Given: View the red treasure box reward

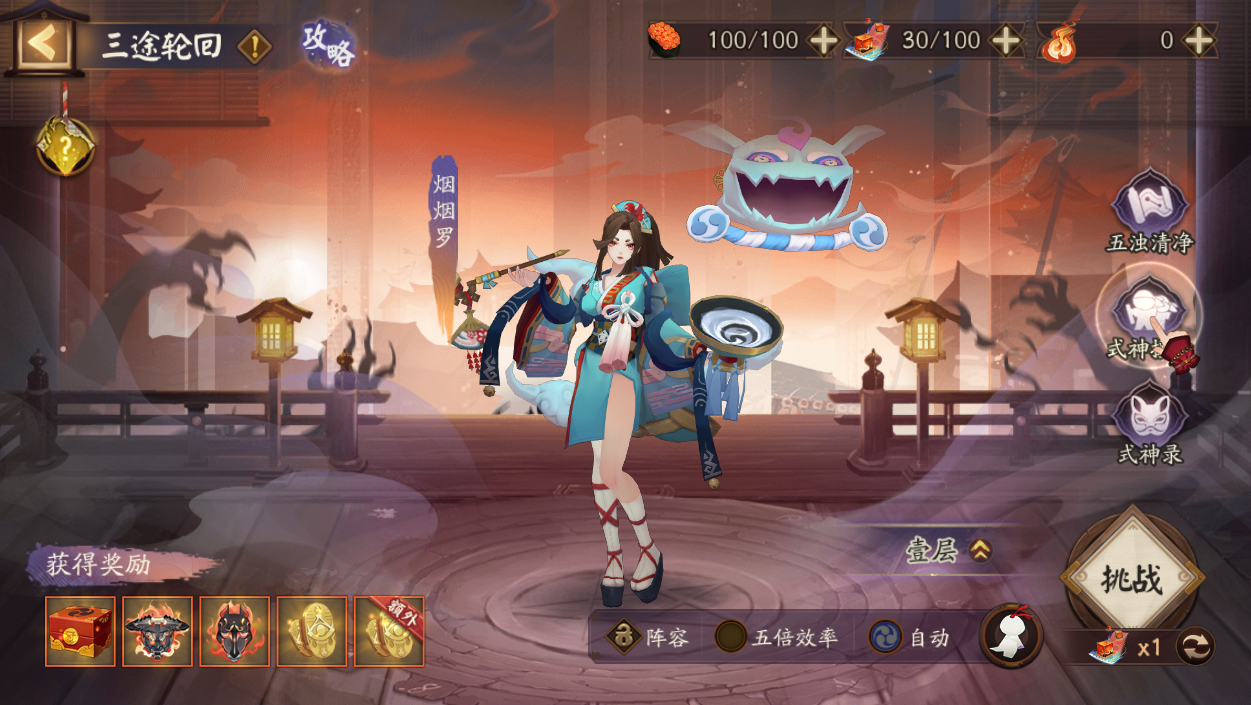Looking at the screenshot, I should (x=80, y=631).
